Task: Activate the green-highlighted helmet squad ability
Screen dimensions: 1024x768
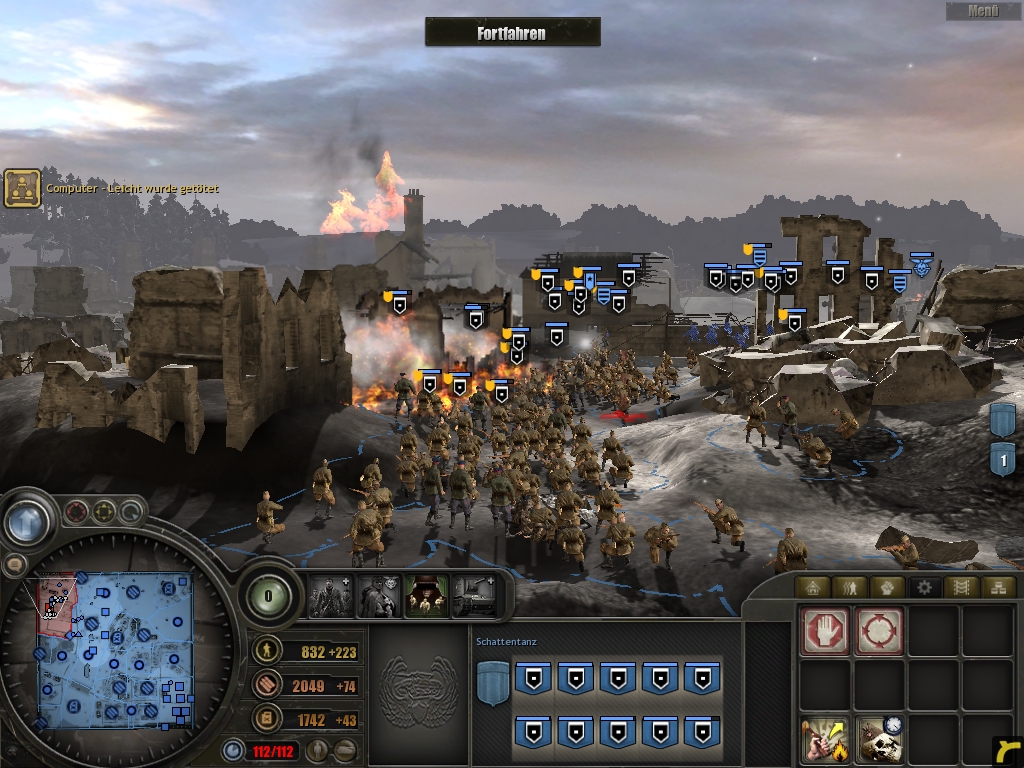Action: coord(426,597)
